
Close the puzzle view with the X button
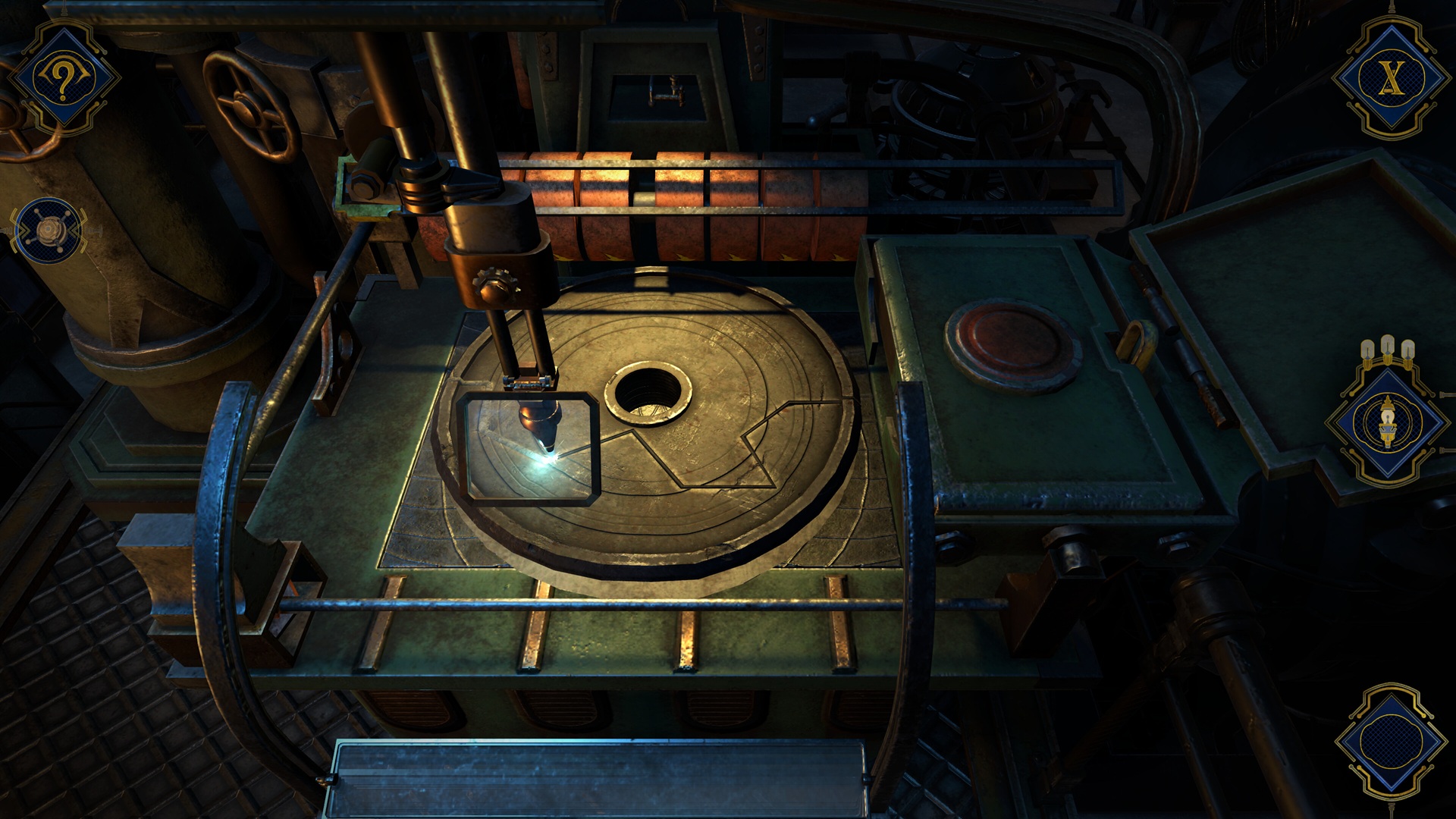pyautogui.click(x=1389, y=78)
